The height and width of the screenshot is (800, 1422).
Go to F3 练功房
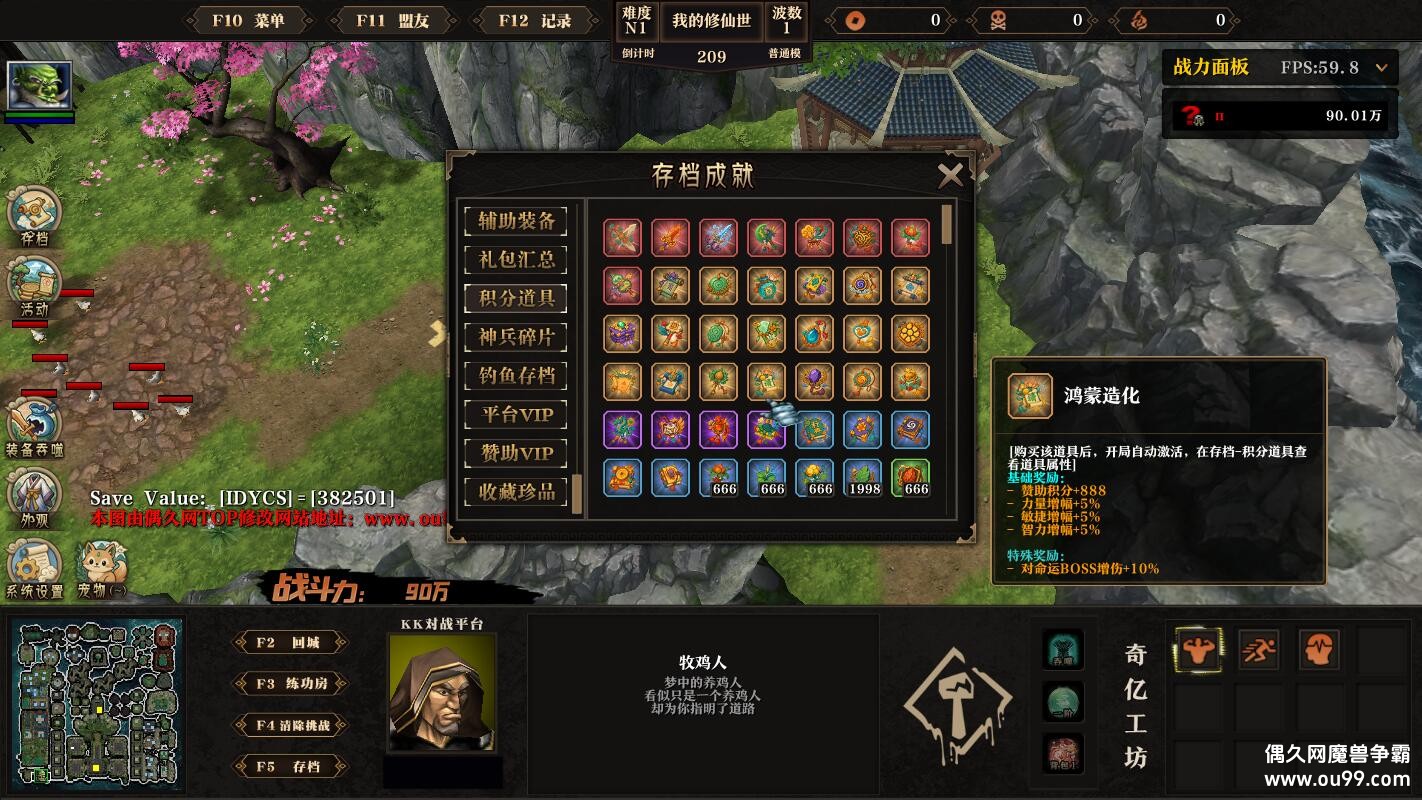[x=290, y=684]
